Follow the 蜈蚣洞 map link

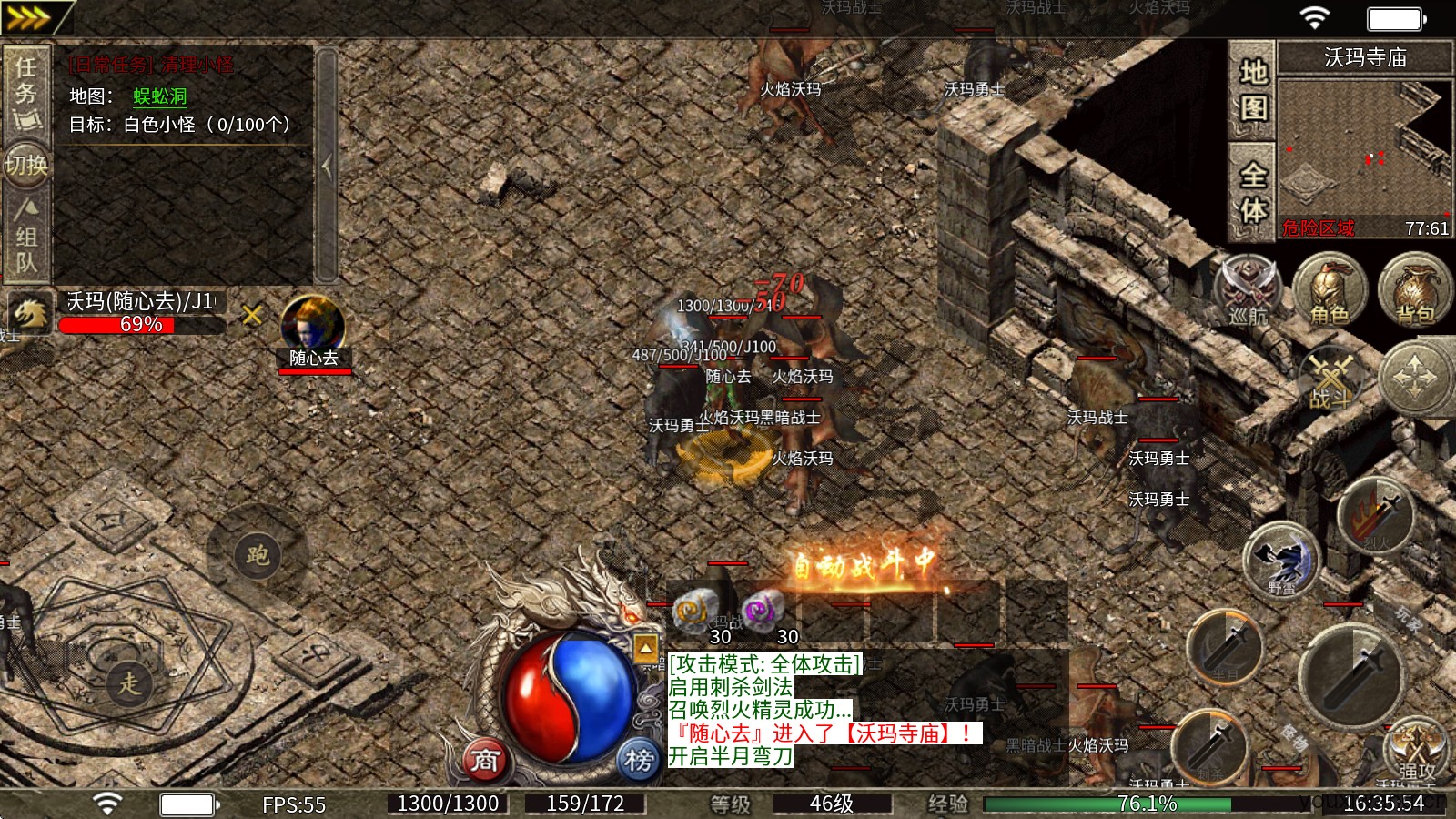click(x=160, y=96)
